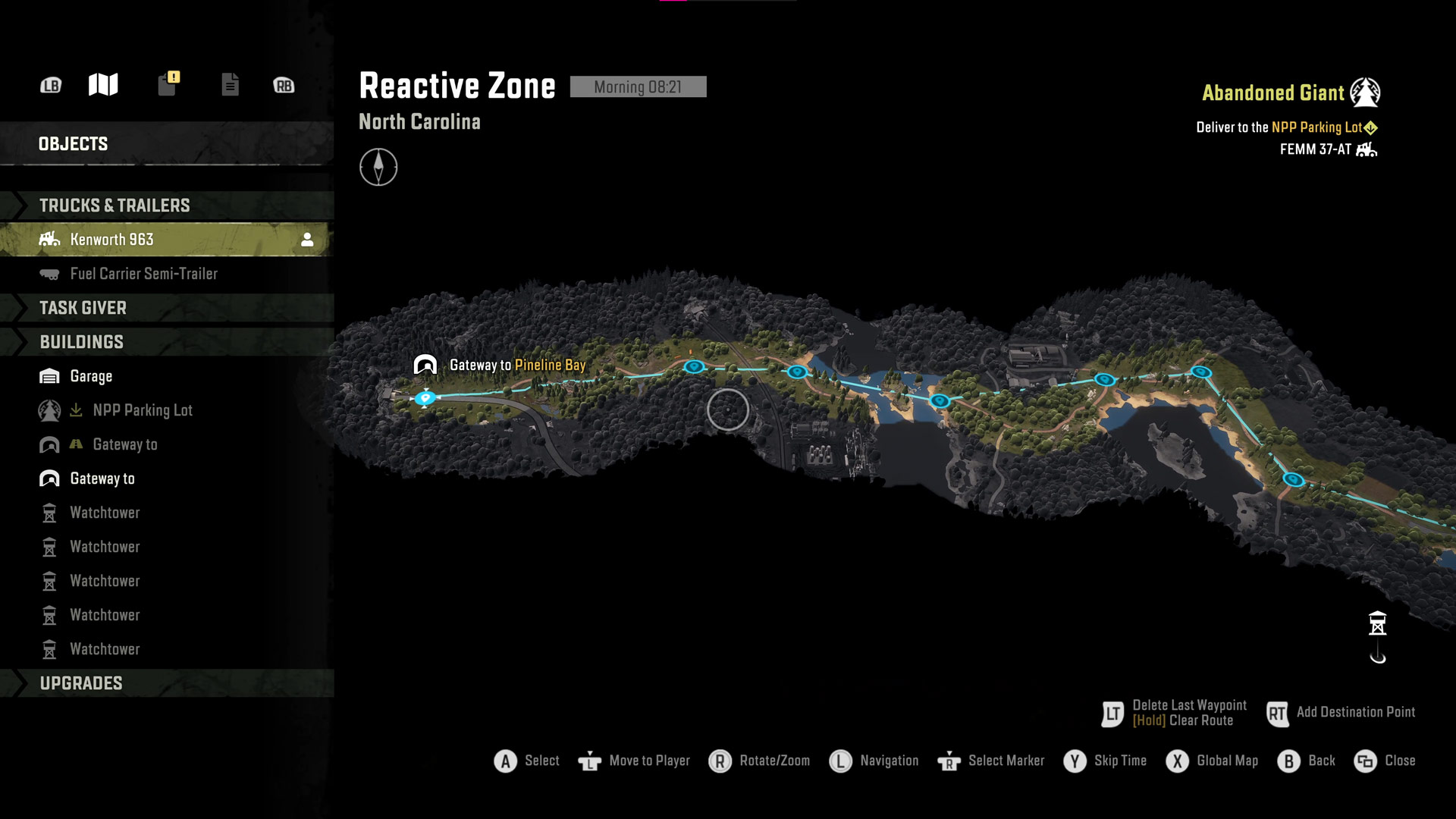The width and height of the screenshot is (1456, 819).
Task: Select the Kenworth 963 truck entry
Action: point(112,240)
